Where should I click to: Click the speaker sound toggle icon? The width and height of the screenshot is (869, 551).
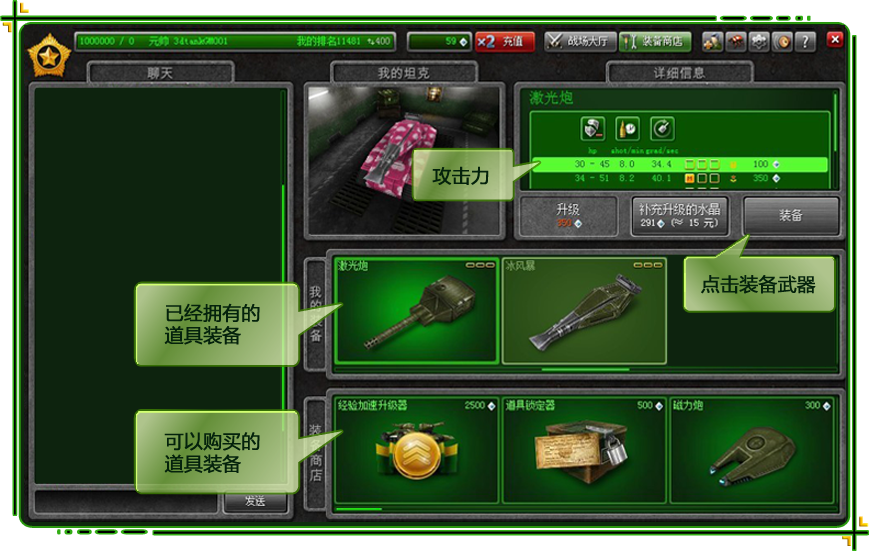783,42
